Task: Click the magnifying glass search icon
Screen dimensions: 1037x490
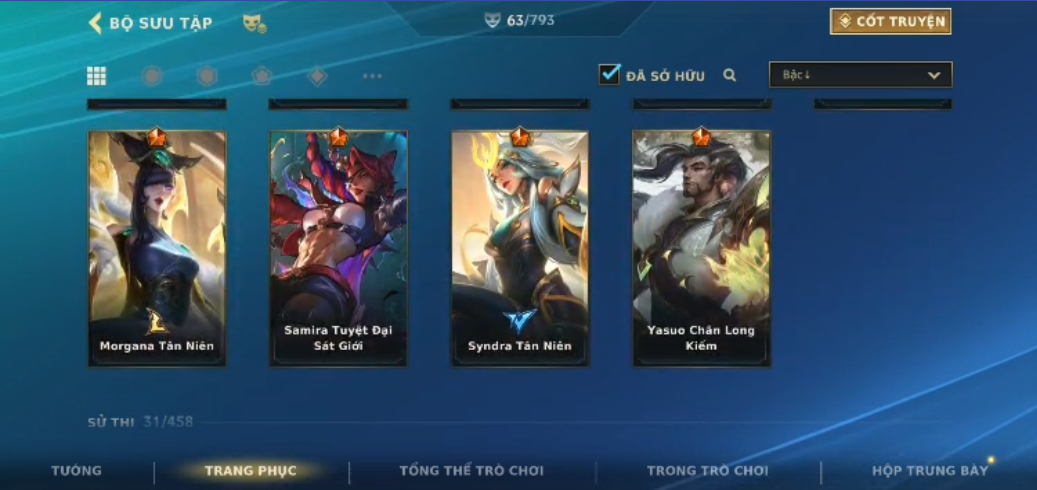Action: (730, 75)
